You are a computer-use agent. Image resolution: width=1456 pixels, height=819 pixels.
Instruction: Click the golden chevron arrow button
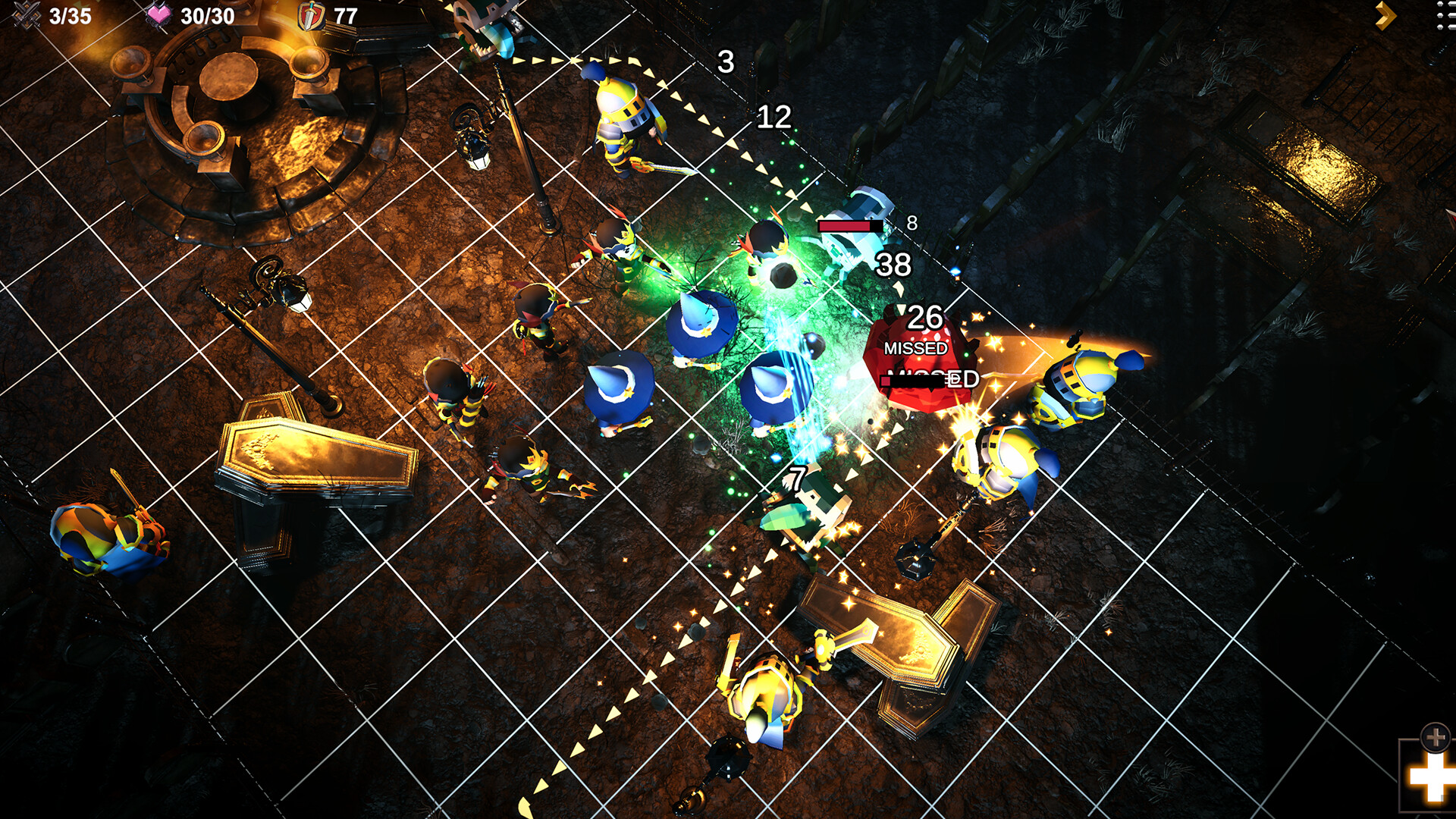click(1385, 16)
